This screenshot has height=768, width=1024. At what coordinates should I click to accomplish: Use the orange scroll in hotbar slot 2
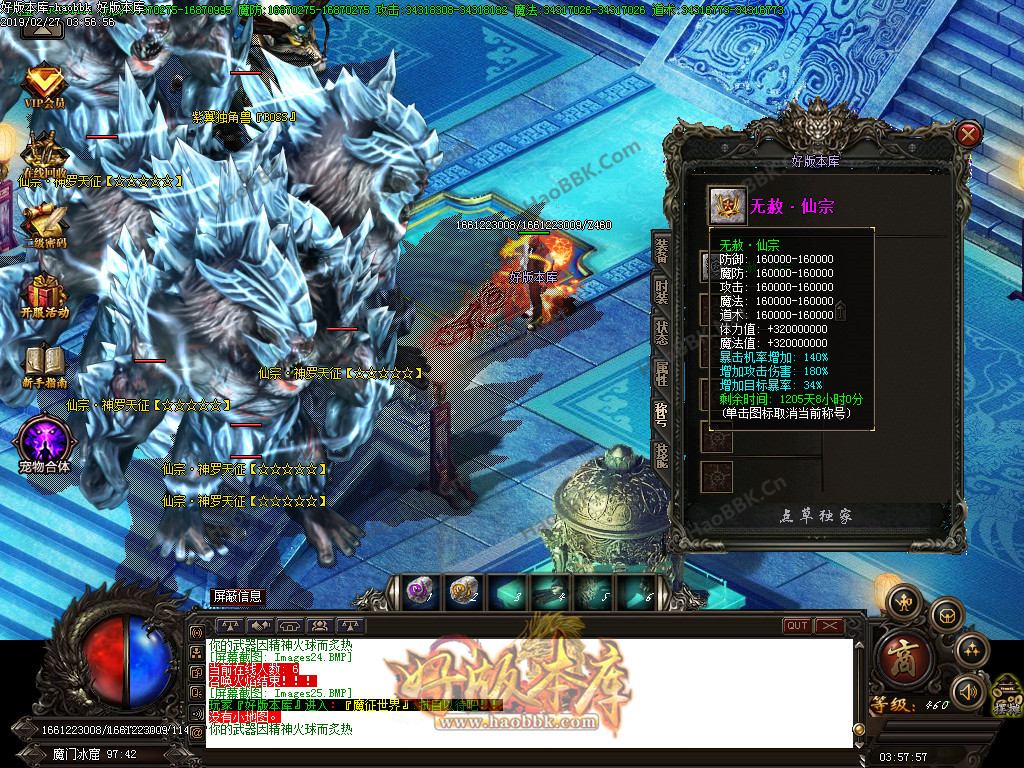pyautogui.click(x=462, y=592)
